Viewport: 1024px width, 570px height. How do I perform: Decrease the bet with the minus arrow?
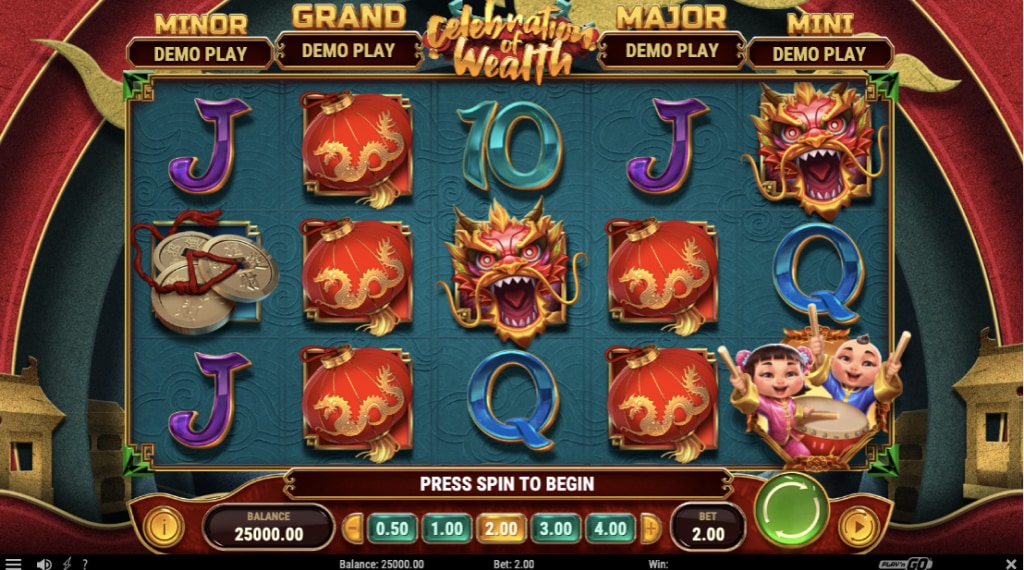point(352,528)
